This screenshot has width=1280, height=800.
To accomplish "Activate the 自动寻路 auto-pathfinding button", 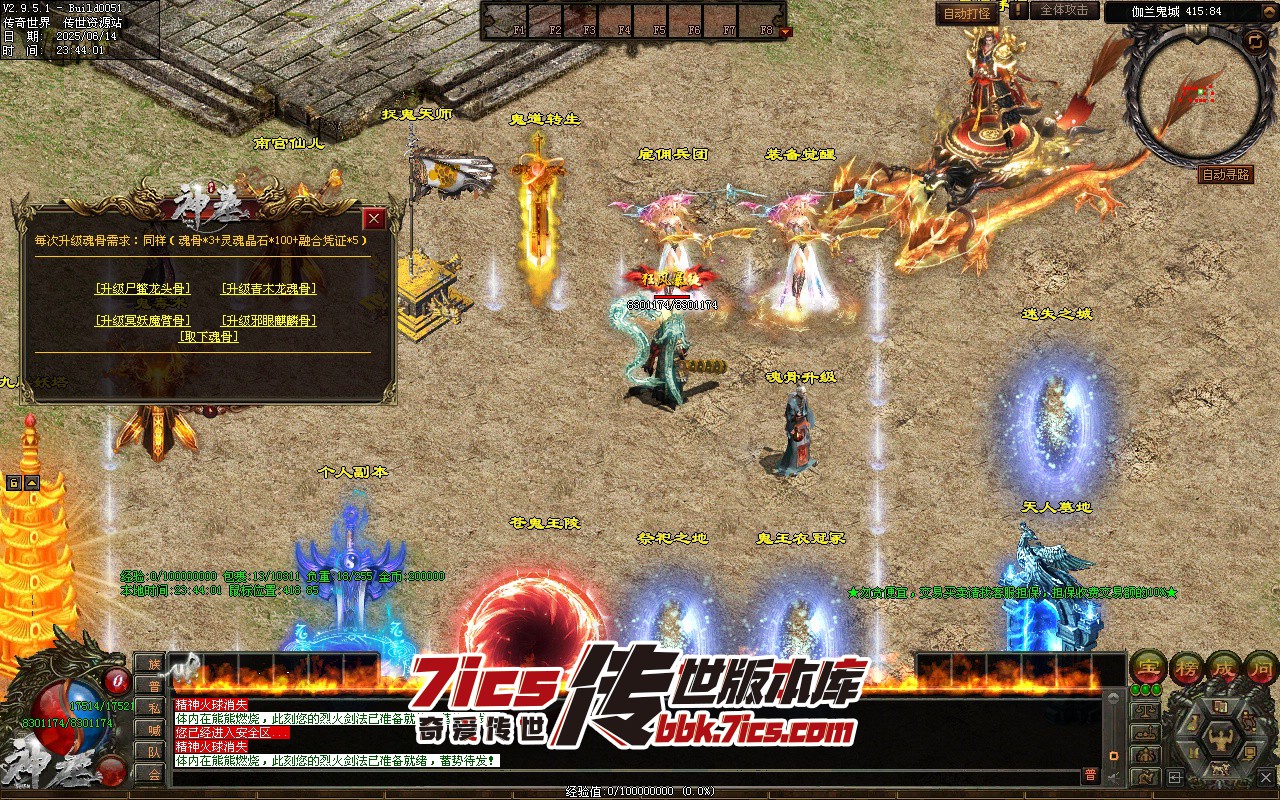I will 1225,175.
